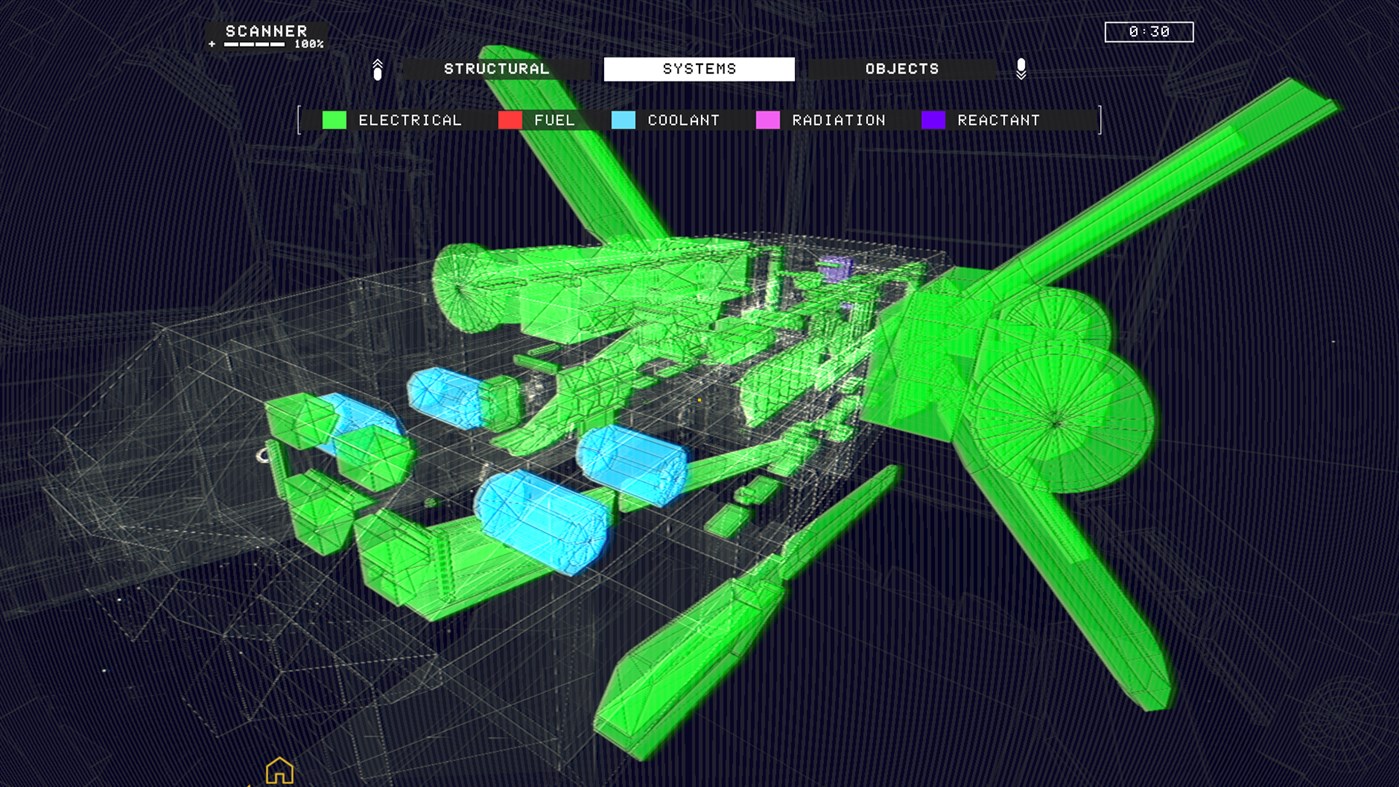
Task: Open the SYSTEMS scan category
Action: (x=699, y=68)
